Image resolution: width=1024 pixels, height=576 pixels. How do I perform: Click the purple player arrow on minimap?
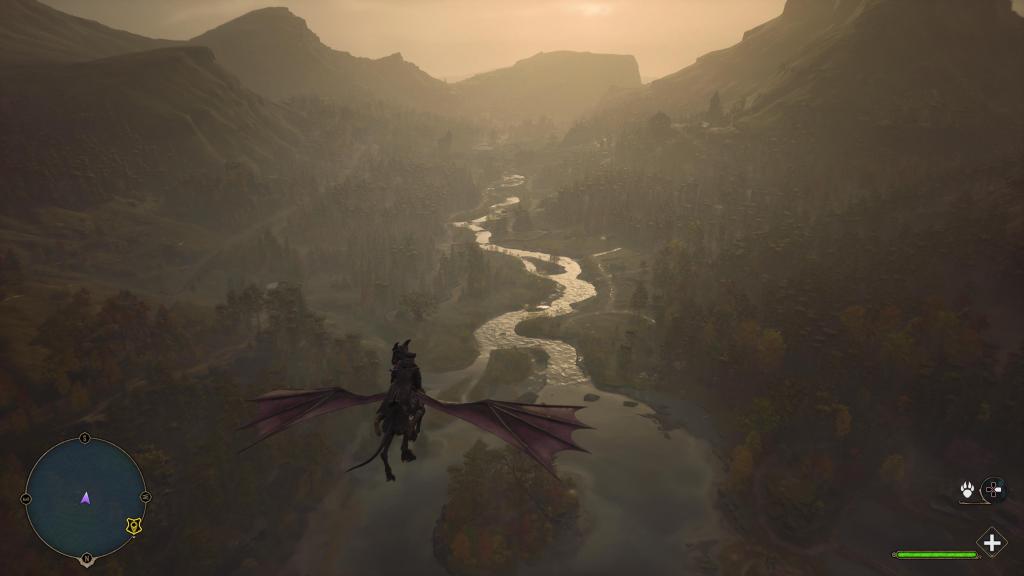86,497
